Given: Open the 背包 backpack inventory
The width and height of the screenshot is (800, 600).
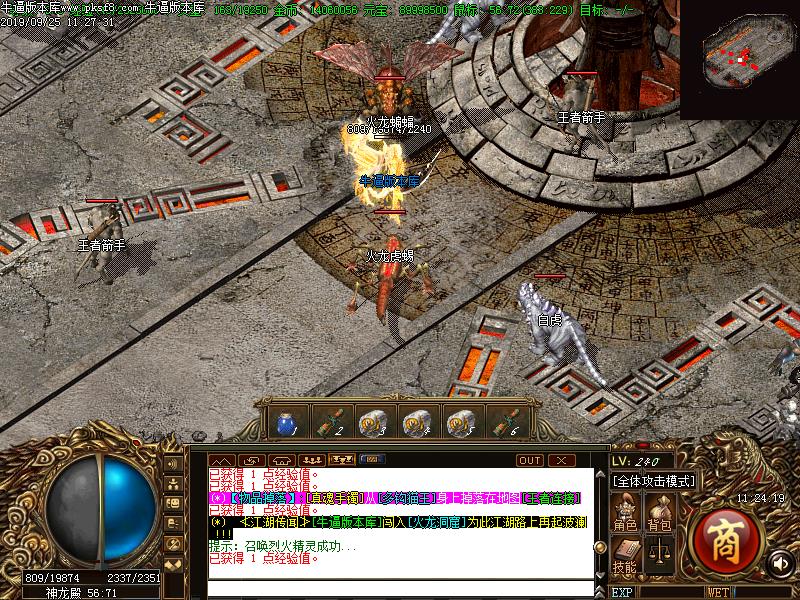Looking at the screenshot, I should tap(659, 514).
